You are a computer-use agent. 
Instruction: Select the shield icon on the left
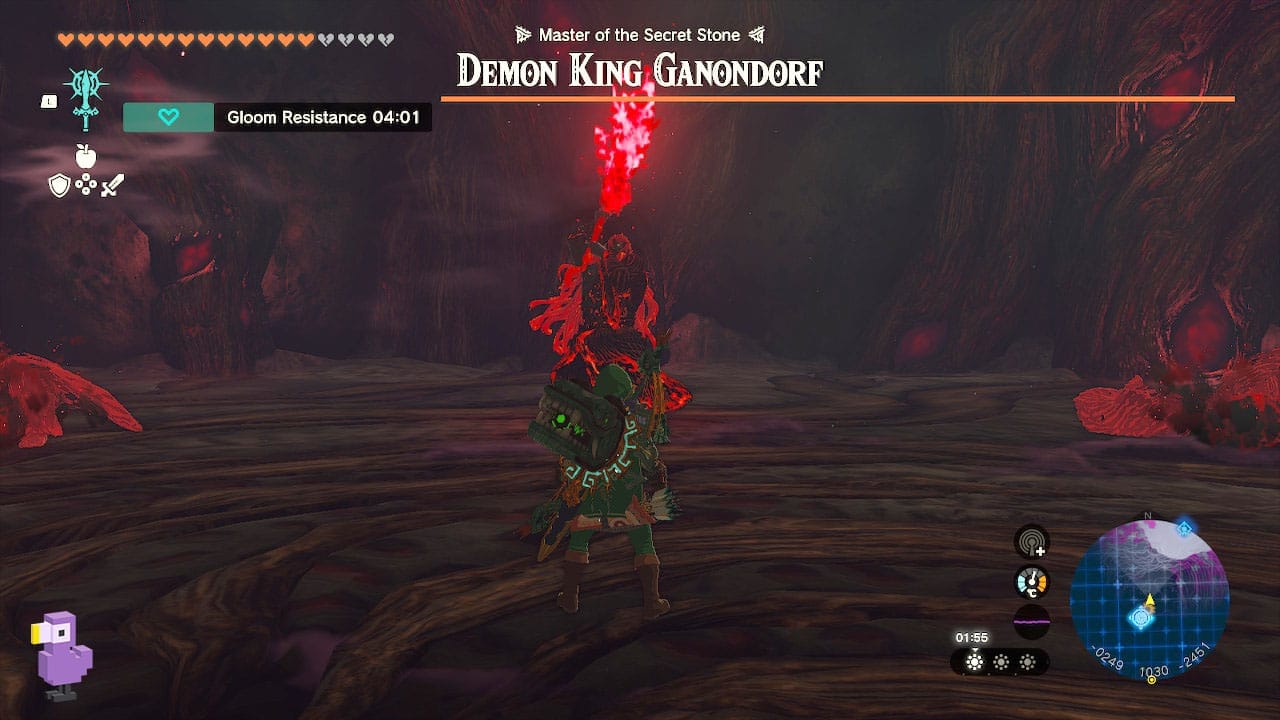[58, 185]
